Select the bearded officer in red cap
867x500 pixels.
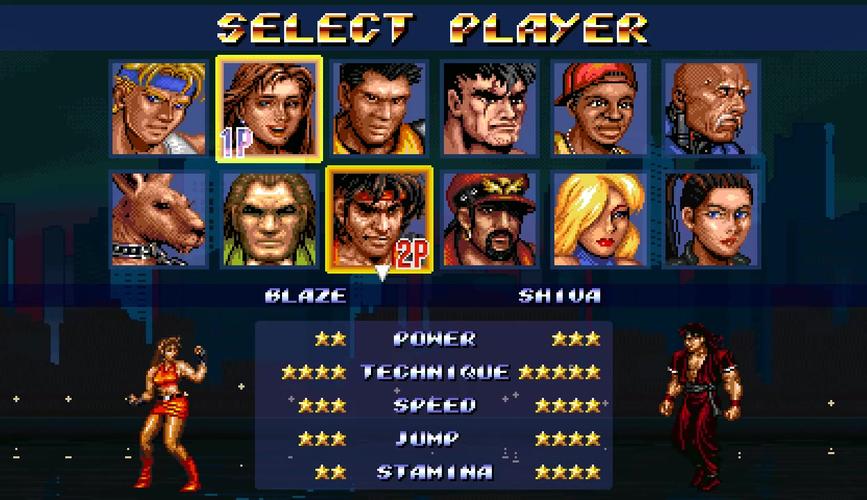click(490, 219)
